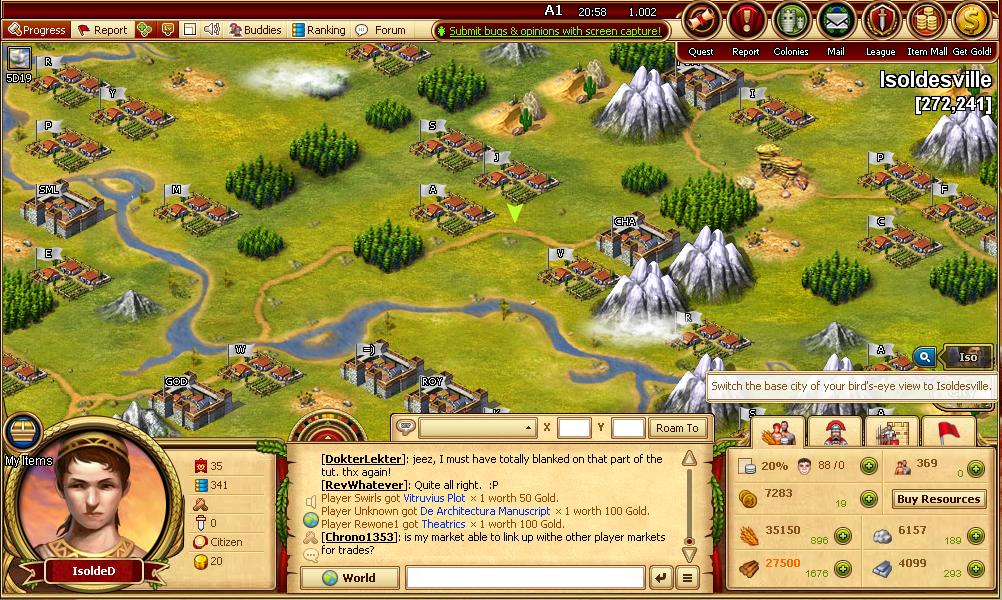
Task: Switch the chat channel with World button
Action: point(350,577)
